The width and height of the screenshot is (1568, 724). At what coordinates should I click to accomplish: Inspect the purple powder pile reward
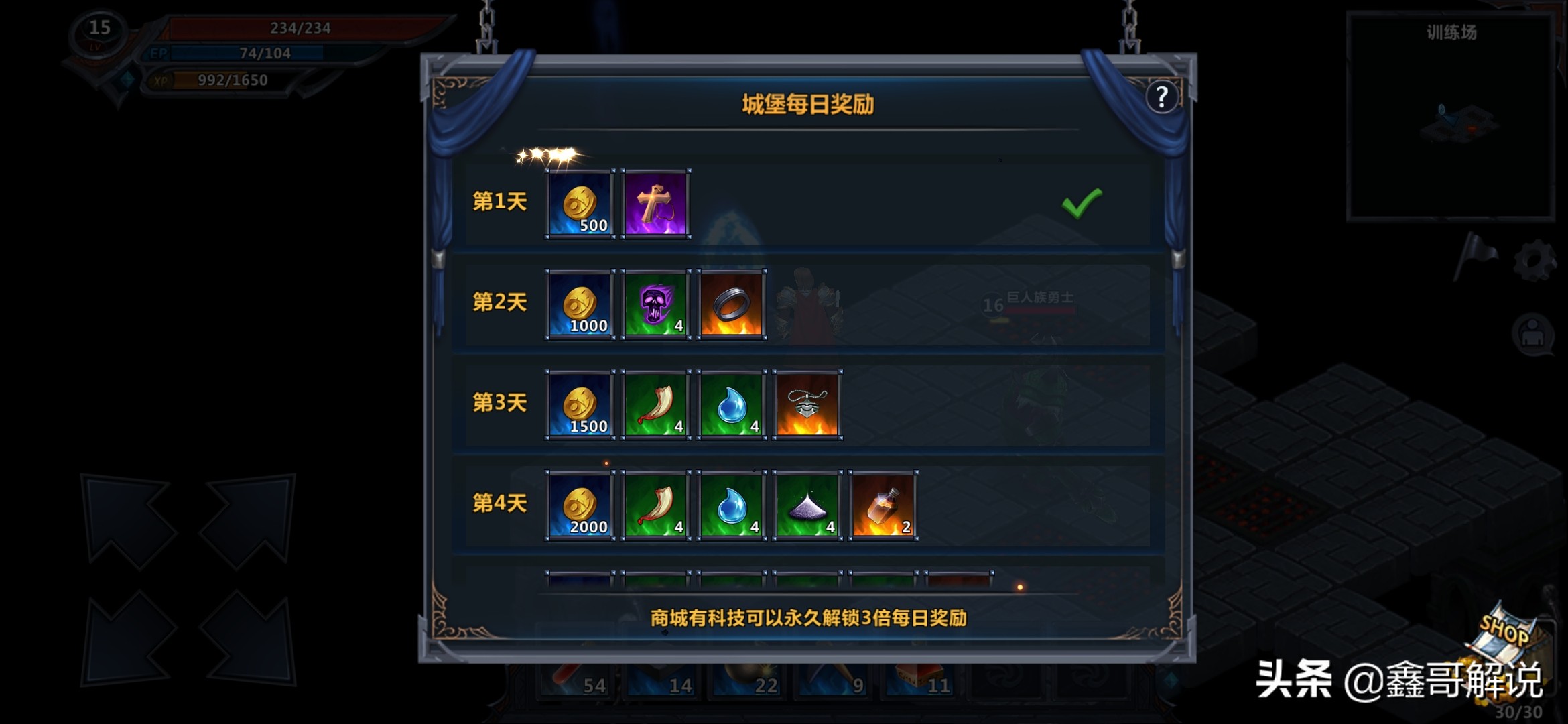pyautogui.click(x=807, y=505)
